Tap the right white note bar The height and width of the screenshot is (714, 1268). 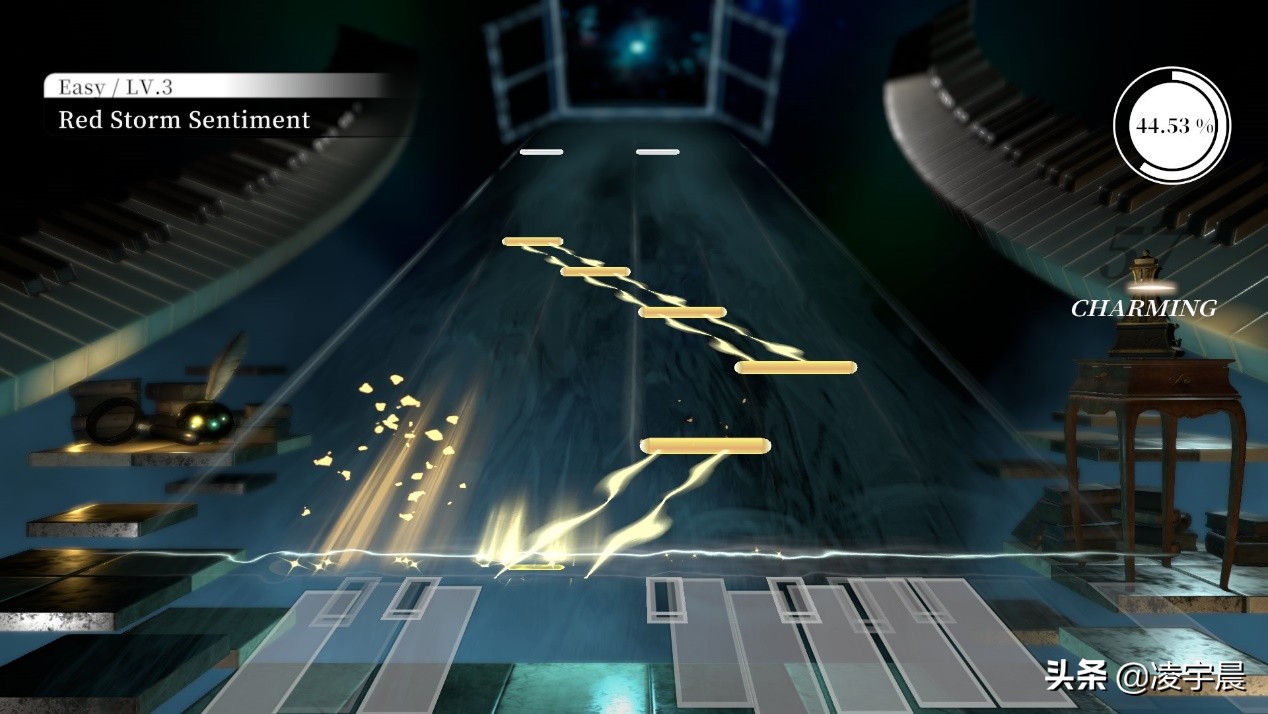click(x=657, y=152)
